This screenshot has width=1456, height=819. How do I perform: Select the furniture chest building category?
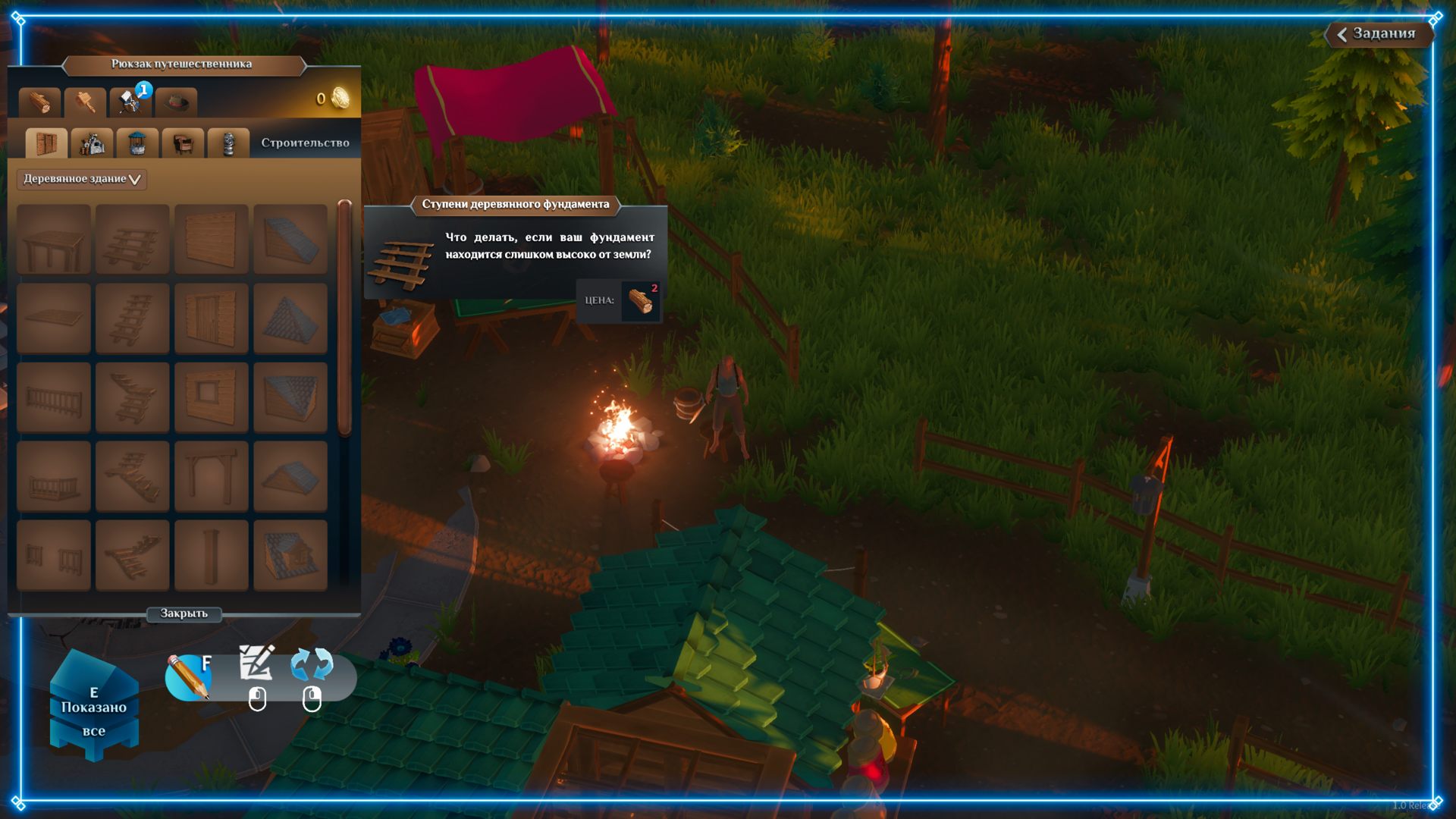click(x=183, y=143)
